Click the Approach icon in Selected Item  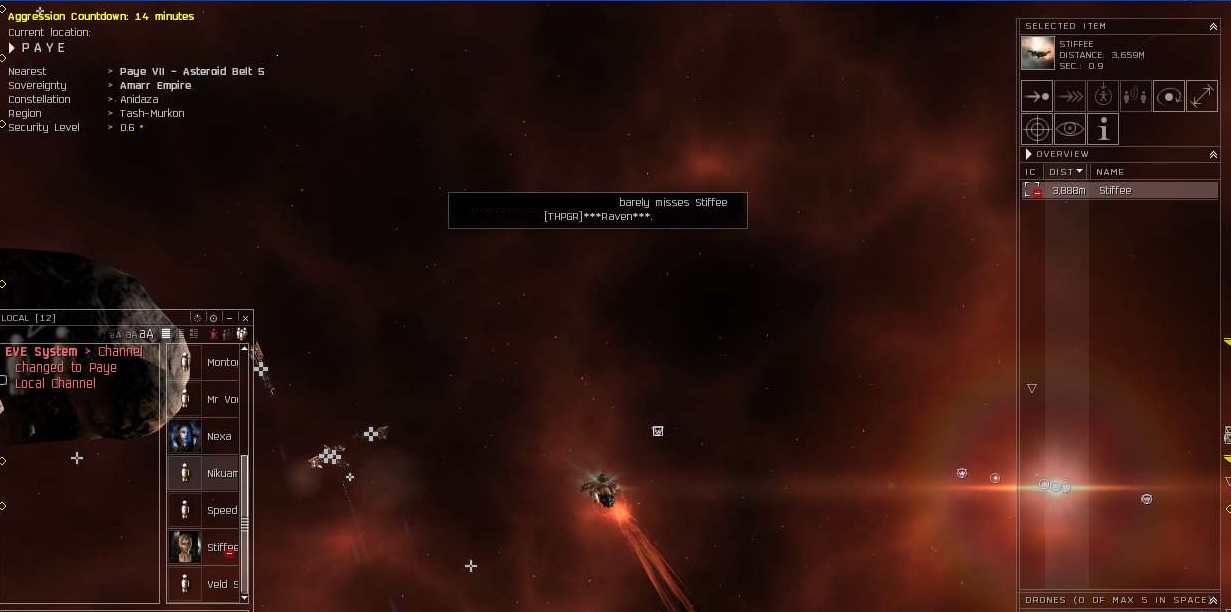[x=1037, y=96]
